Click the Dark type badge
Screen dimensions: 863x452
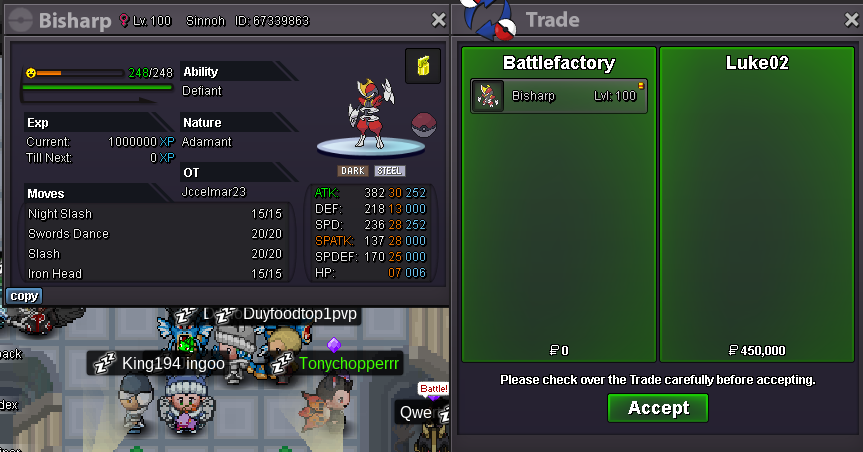click(352, 171)
